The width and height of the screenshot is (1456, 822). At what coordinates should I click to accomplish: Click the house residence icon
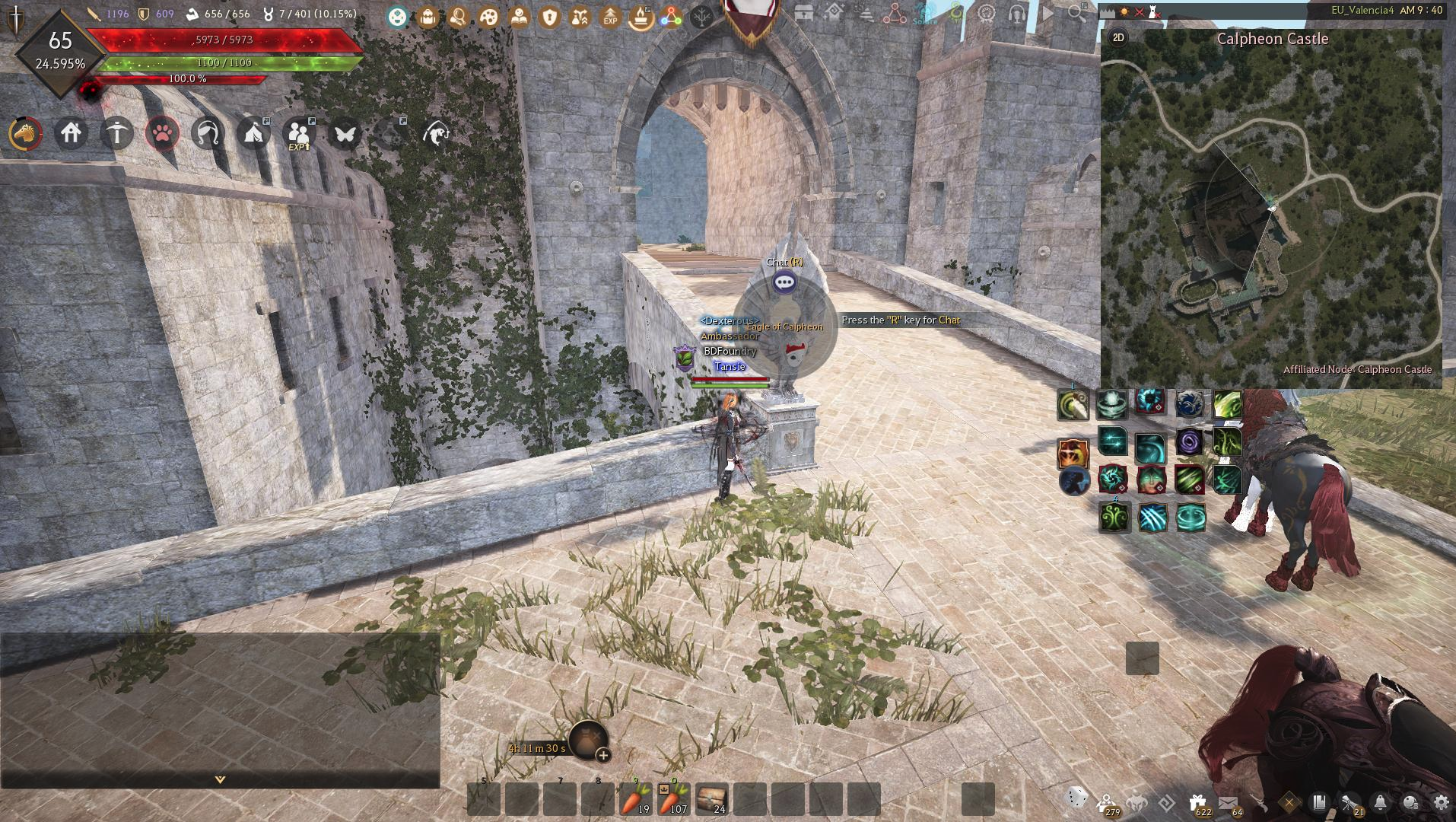71,134
